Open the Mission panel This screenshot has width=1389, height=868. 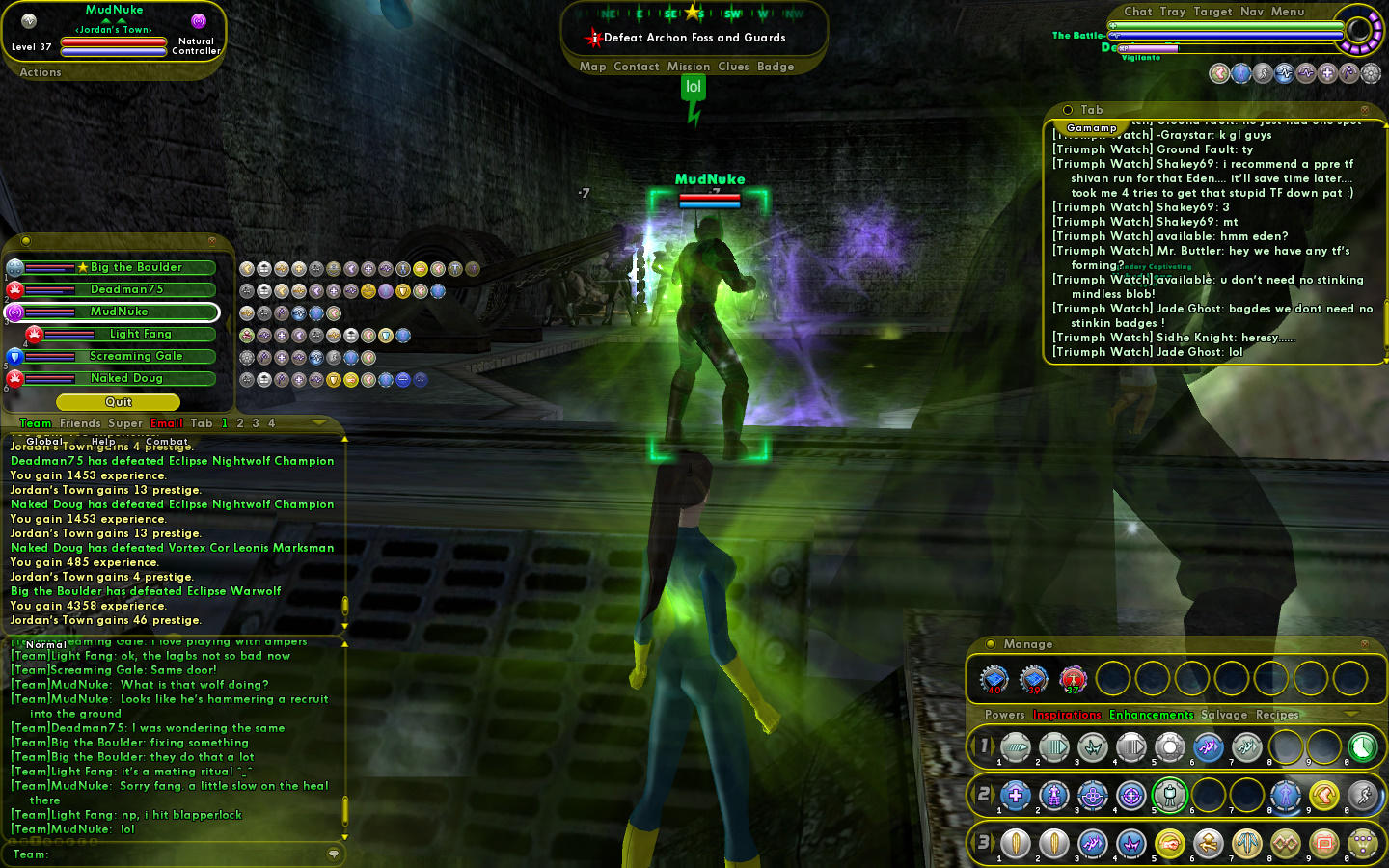pyautogui.click(x=688, y=67)
